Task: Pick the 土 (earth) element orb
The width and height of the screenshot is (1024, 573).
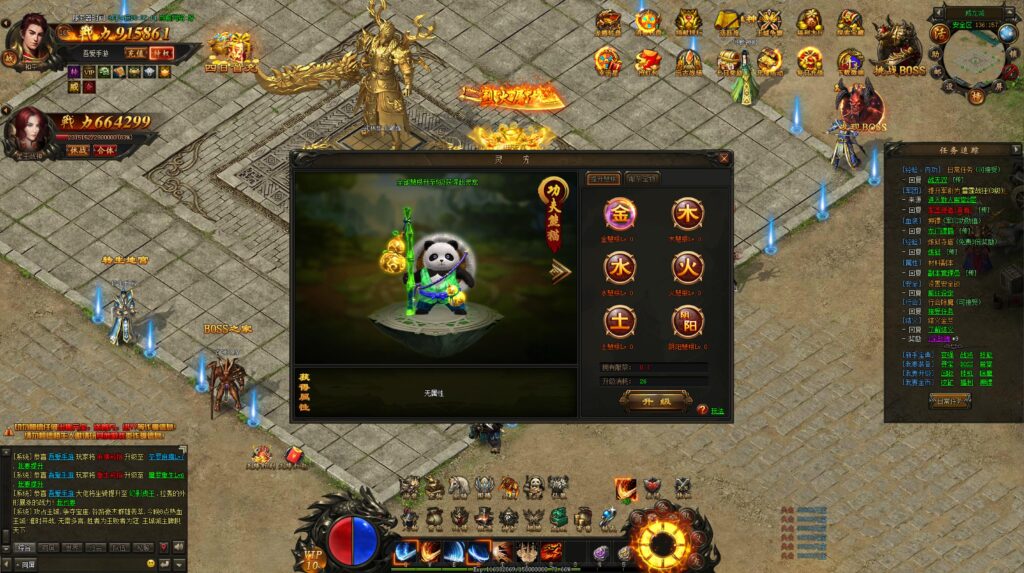Action: click(x=619, y=321)
